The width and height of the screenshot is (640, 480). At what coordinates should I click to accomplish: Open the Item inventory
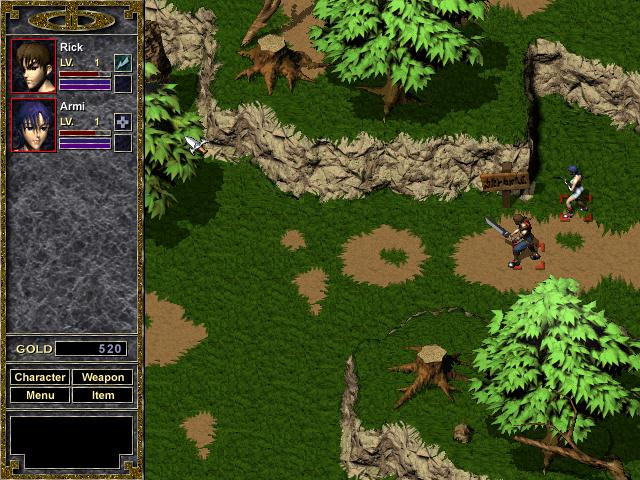tap(103, 395)
